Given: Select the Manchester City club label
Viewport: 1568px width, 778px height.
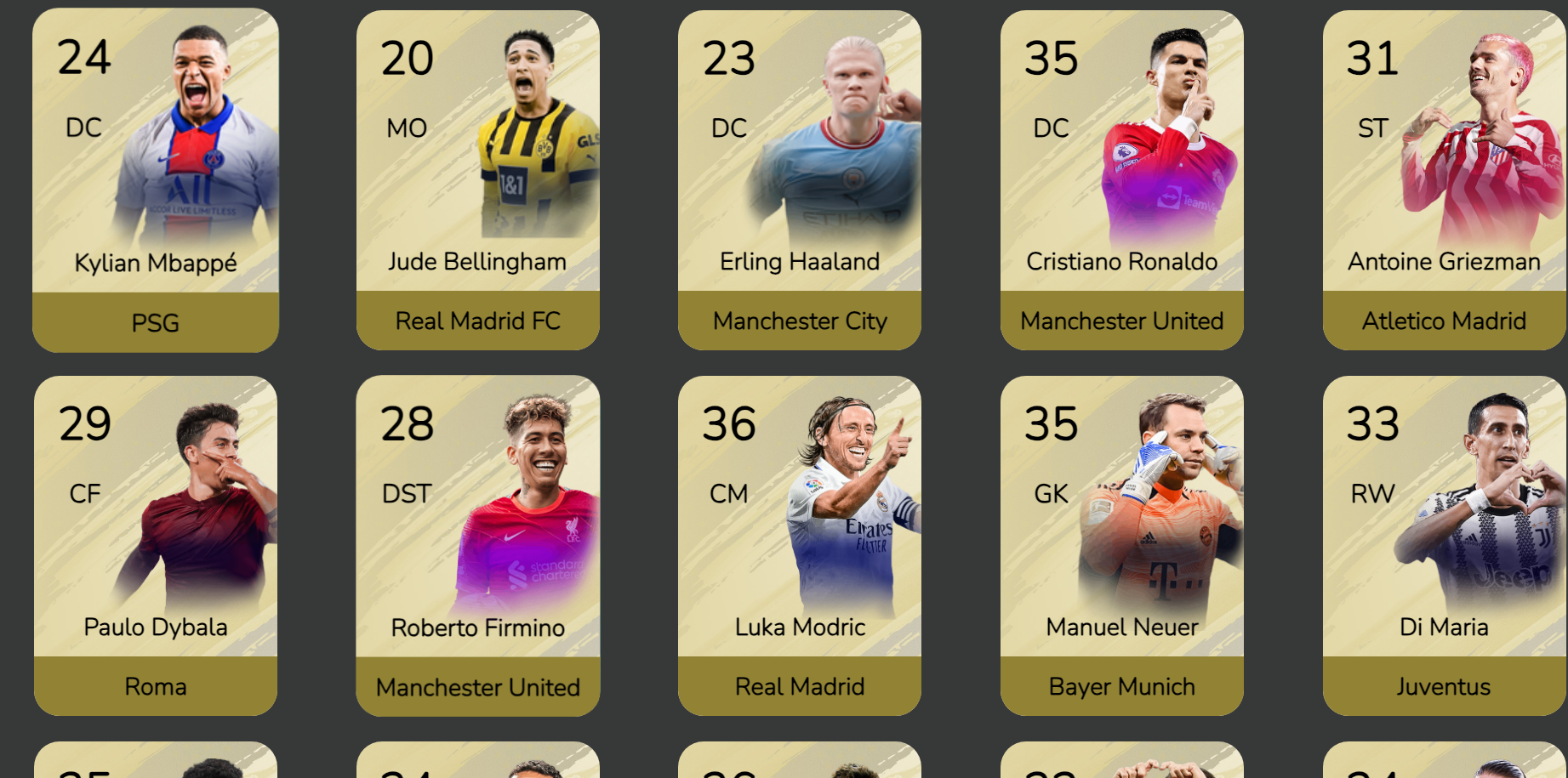Looking at the screenshot, I should pyautogui.click(x=800, y=321).
